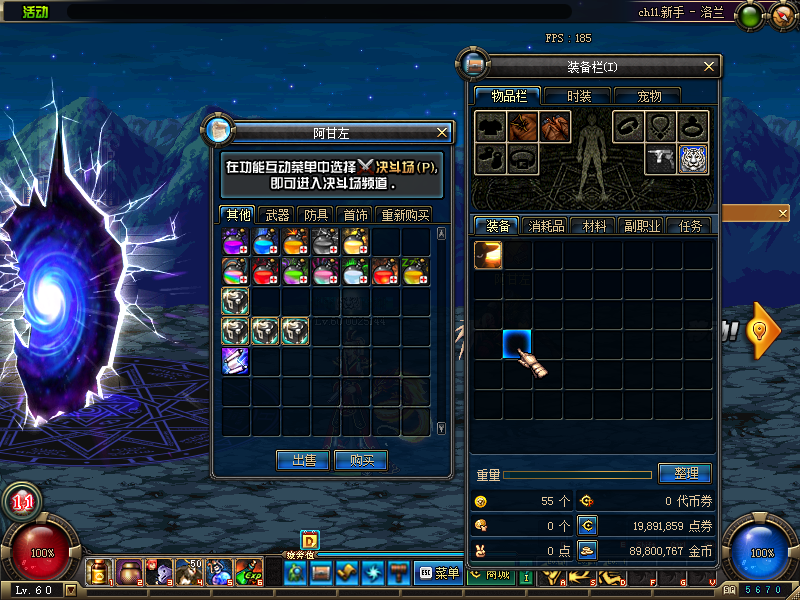The image size is (800, 600).
Task: Show the 消耗品 consumables tab
Action: coord(546,226)
